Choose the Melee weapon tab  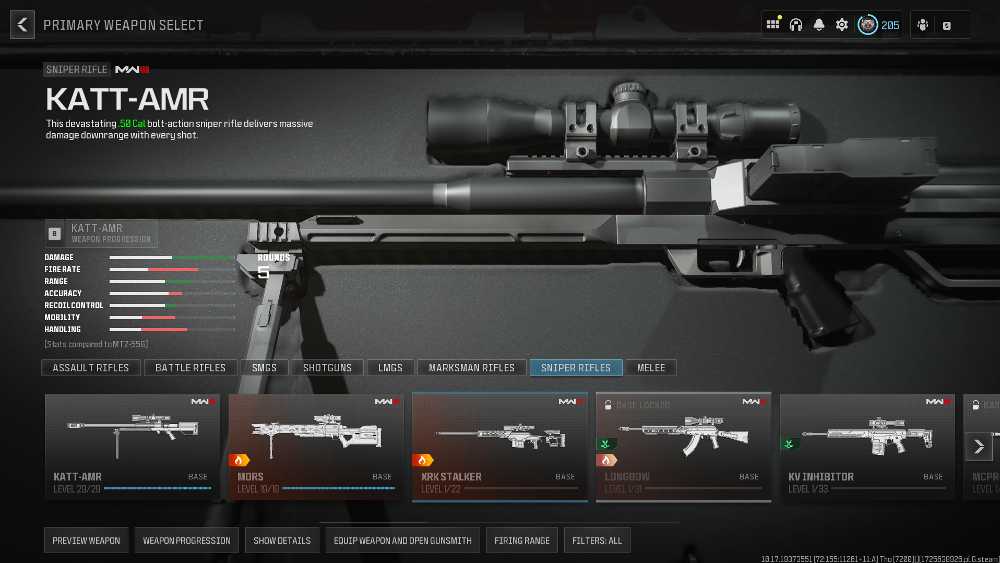[x=651, y=368]
